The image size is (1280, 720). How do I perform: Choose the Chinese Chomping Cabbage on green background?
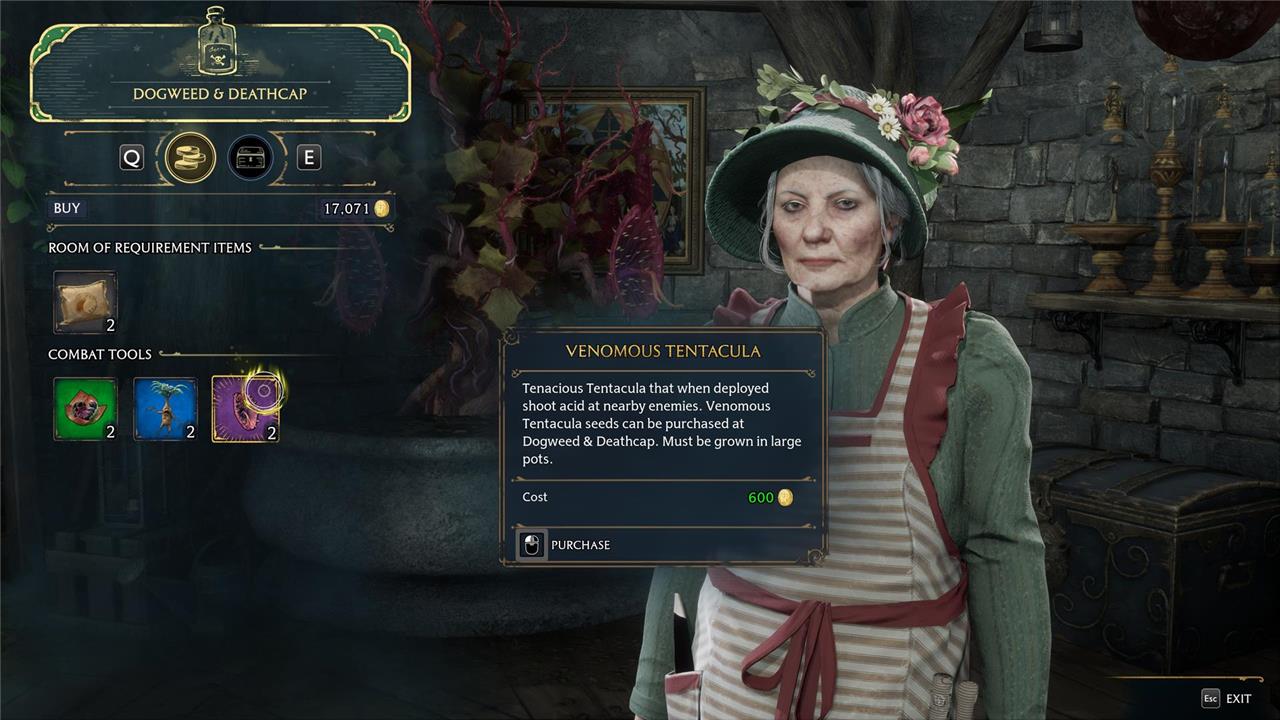85,409
